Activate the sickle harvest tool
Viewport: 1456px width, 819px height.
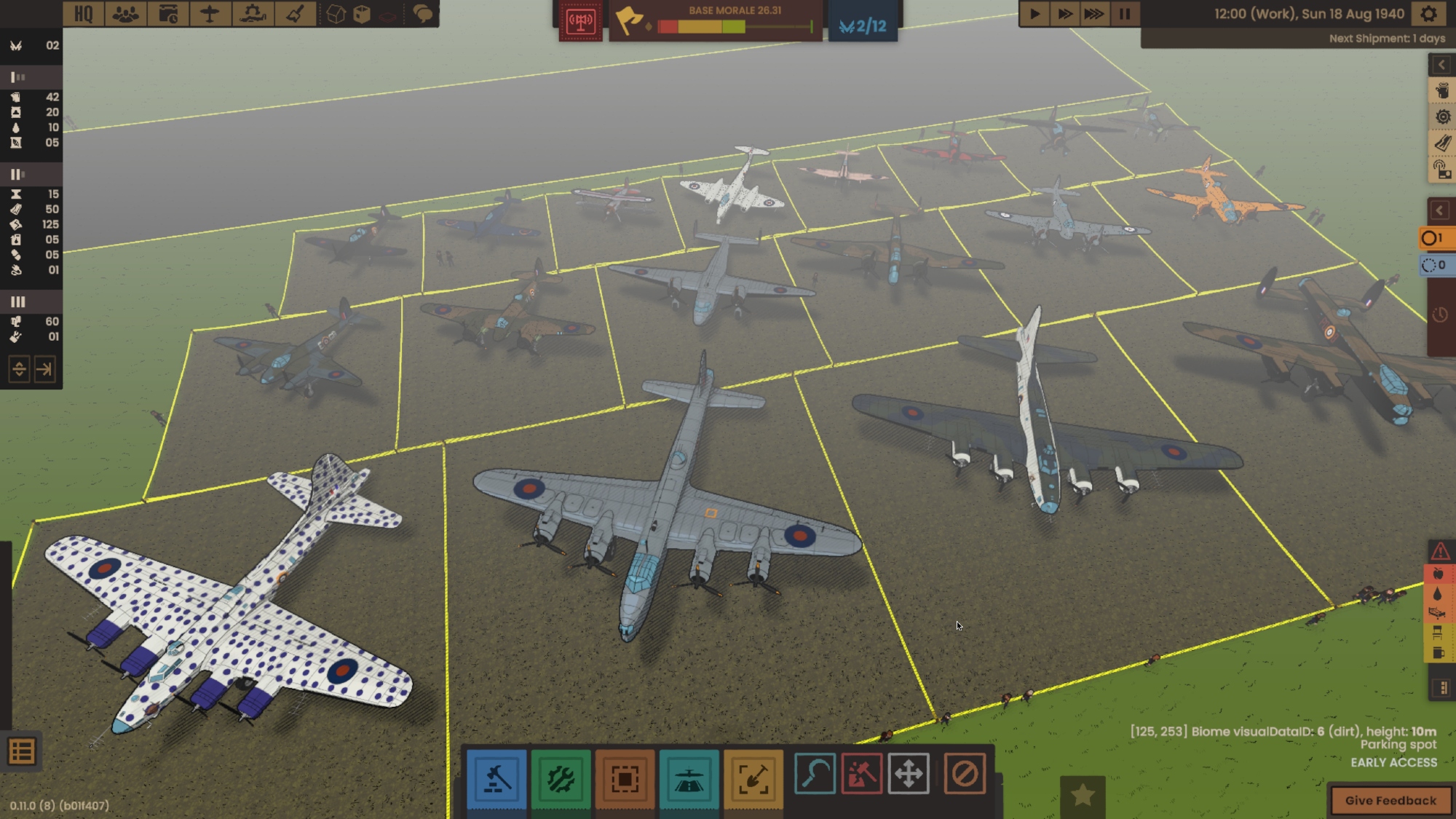[x=815, y=773]
